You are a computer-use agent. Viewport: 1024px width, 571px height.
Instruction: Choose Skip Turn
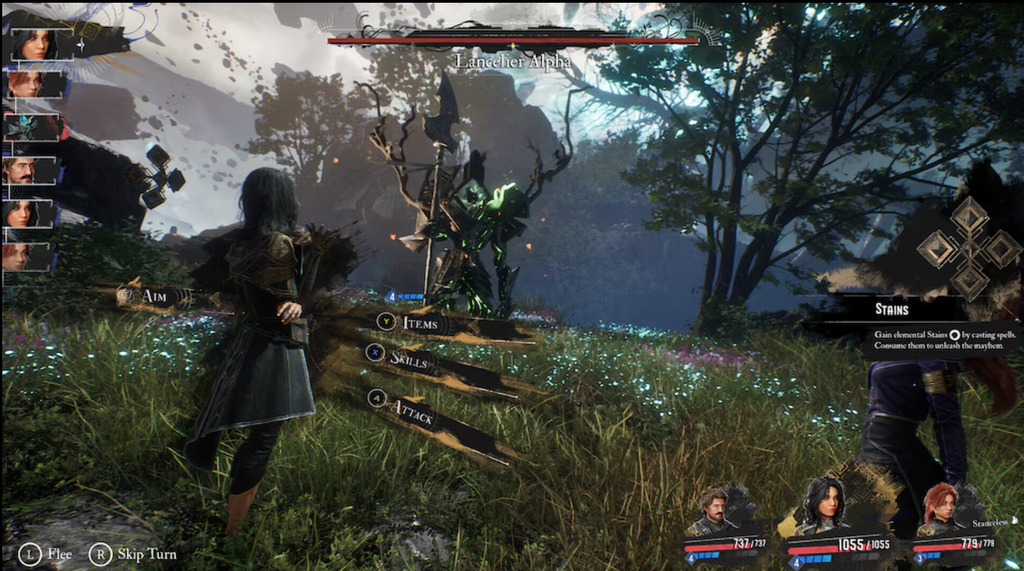tap(133, 553)
